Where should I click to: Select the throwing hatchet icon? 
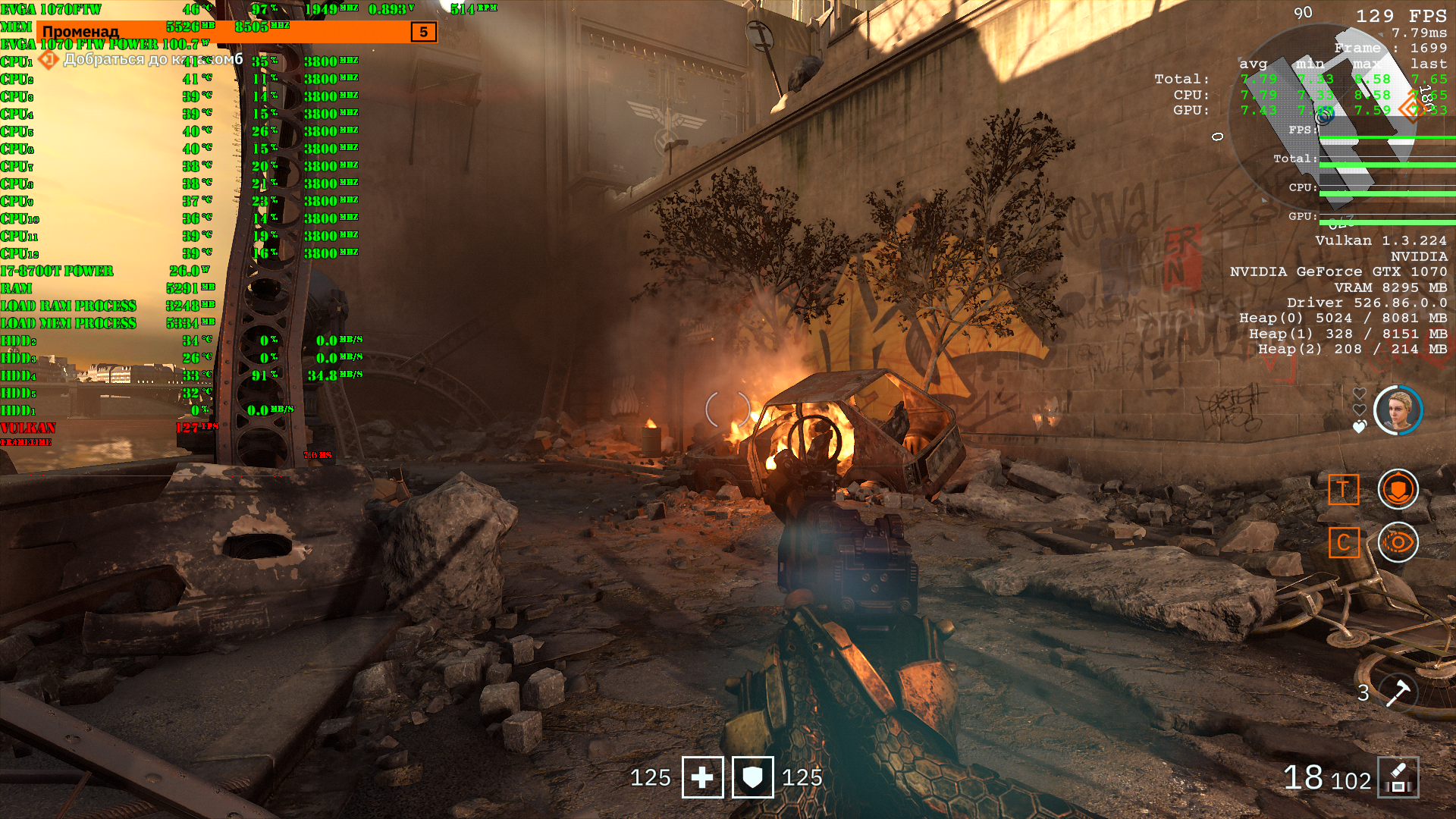click(x=1397, y=692)
